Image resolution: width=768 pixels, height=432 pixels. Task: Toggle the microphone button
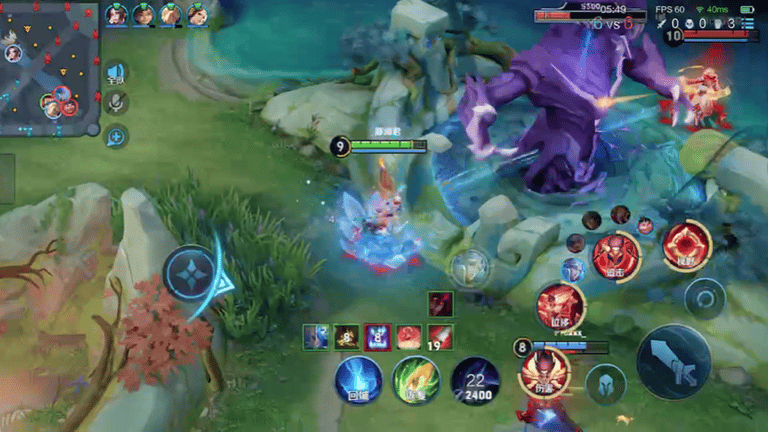(x=117, y=102)
